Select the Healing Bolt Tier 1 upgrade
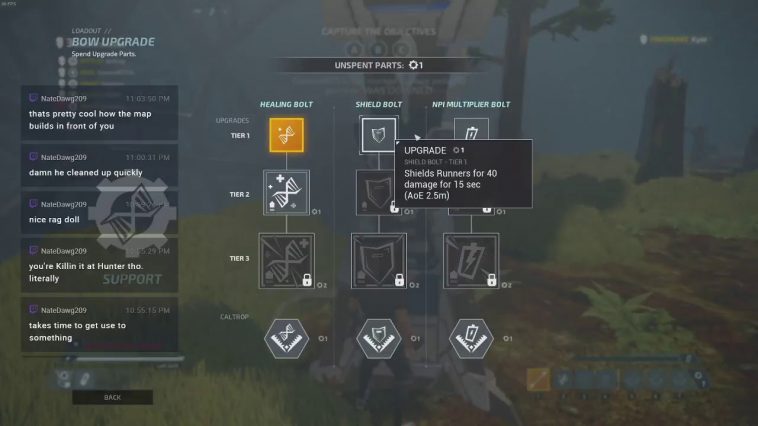Image resolution: width=758 pixels, height=426 pixels. click(x=286, y=135)
